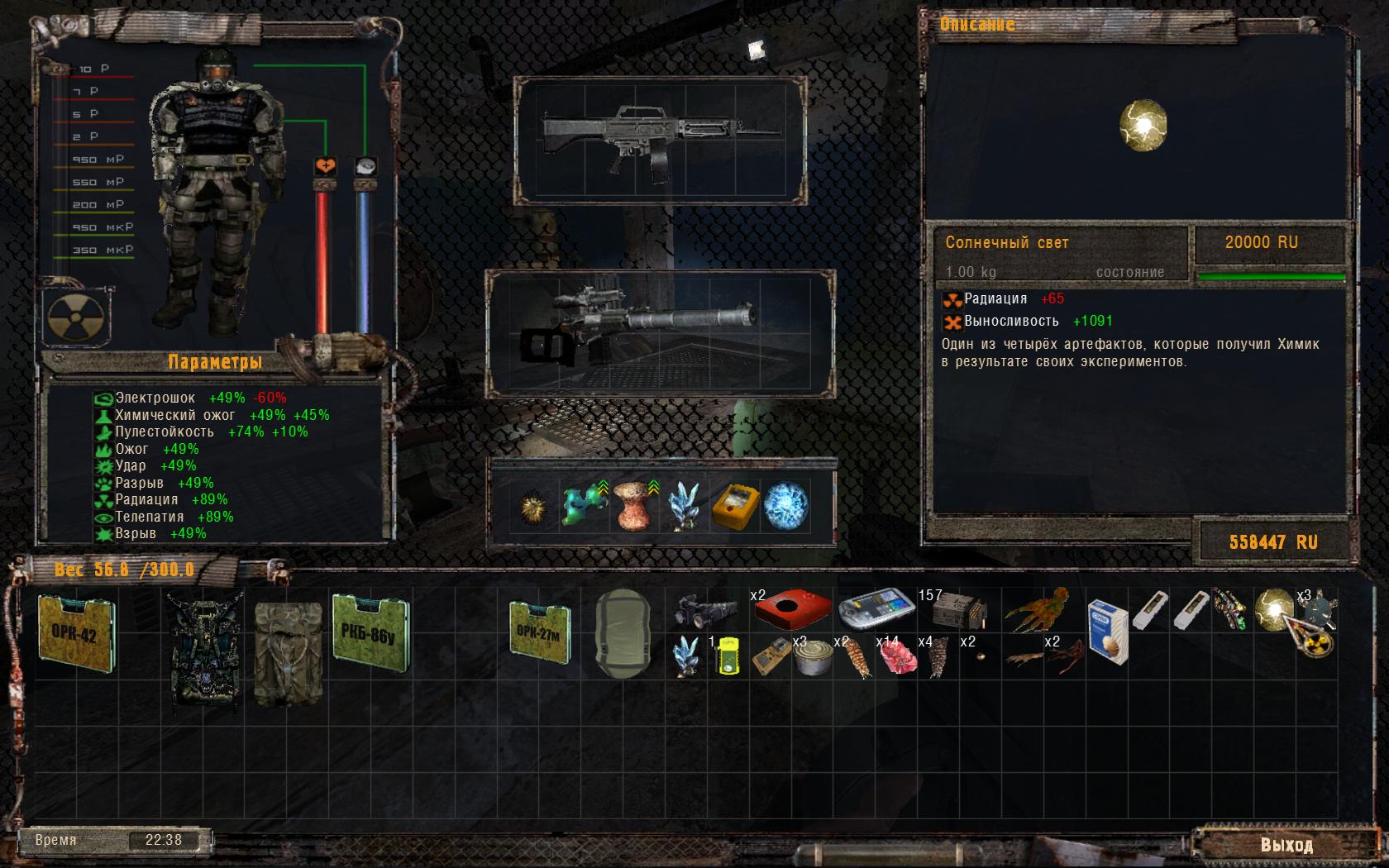Choose the spiky golden urchin artifact on belt

coord(533,505)
